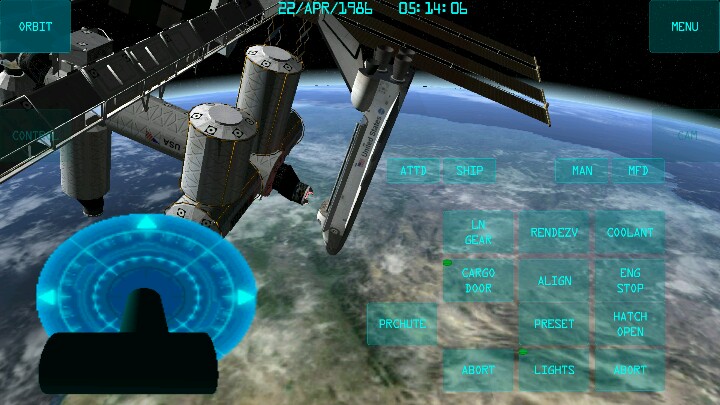720x405 pixels.
Task: Toggle the CARGO DOOR button
Action: [478, 281]
